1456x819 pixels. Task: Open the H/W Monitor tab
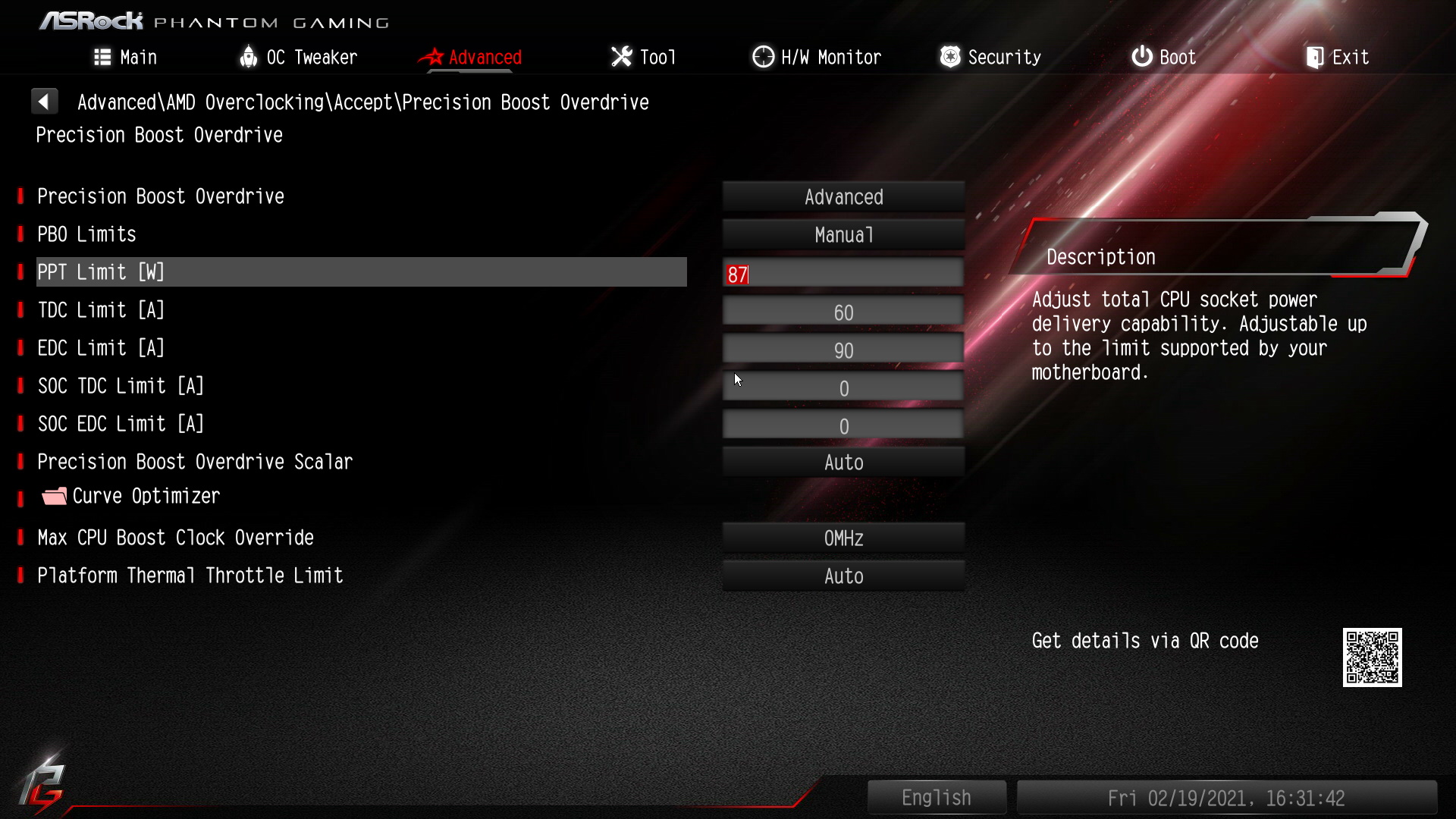(817, 57)
